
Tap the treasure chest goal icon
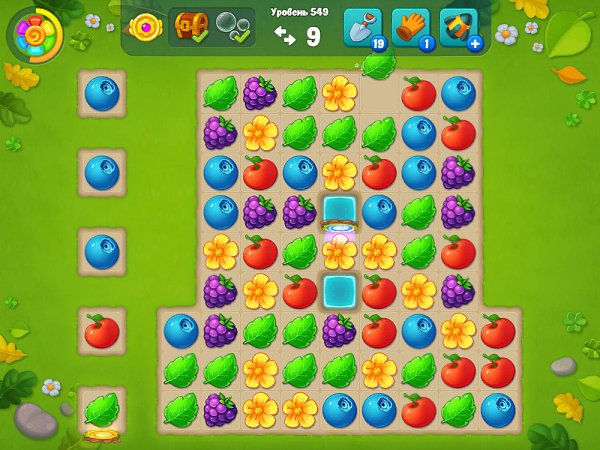[x=191, y=27]
